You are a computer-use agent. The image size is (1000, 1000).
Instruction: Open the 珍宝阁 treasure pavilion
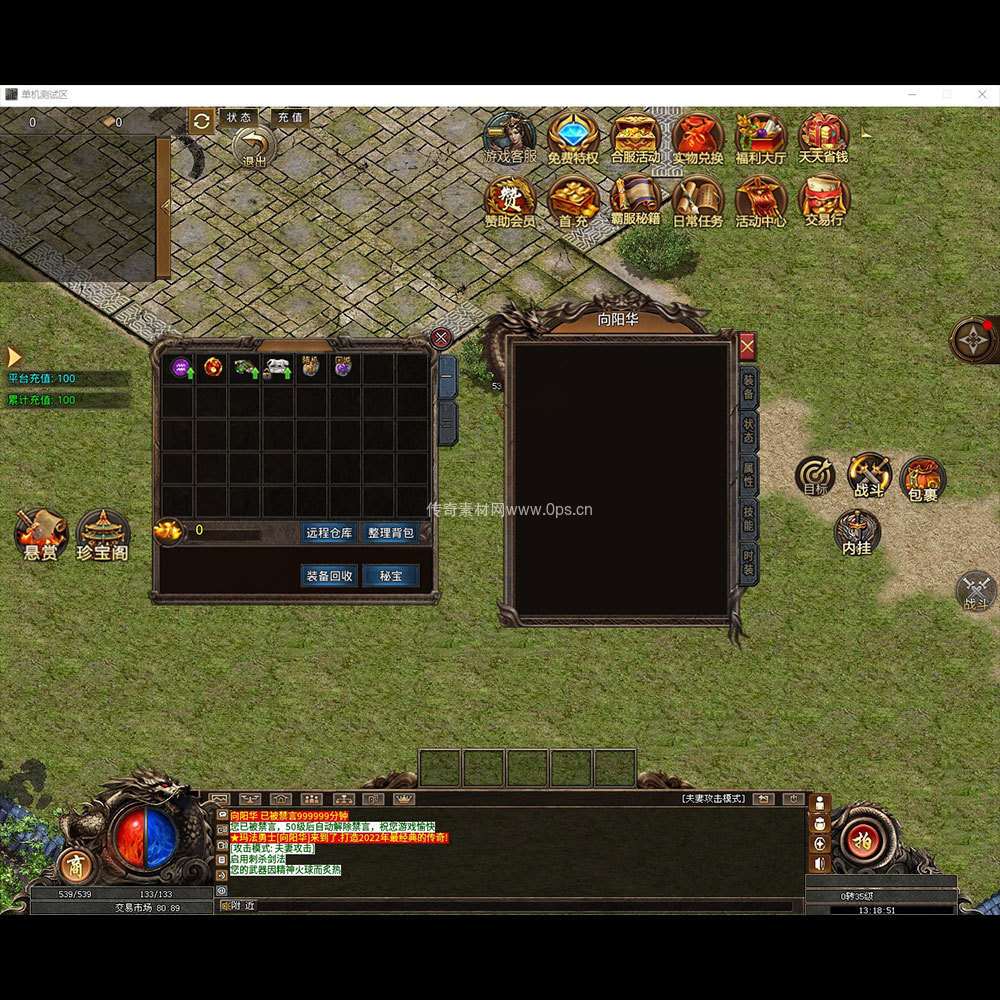point(103,533)
